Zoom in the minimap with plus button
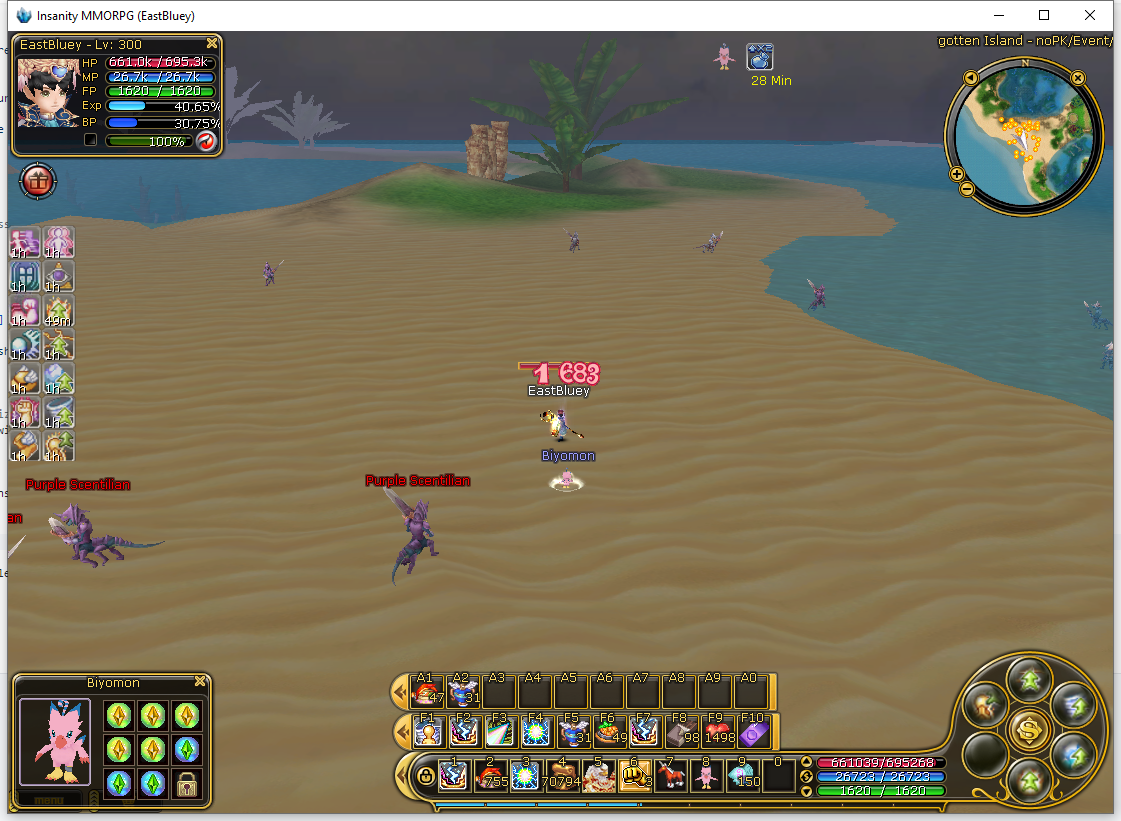The height and width of the screenshot is (821, 1121). click(957, 174)
